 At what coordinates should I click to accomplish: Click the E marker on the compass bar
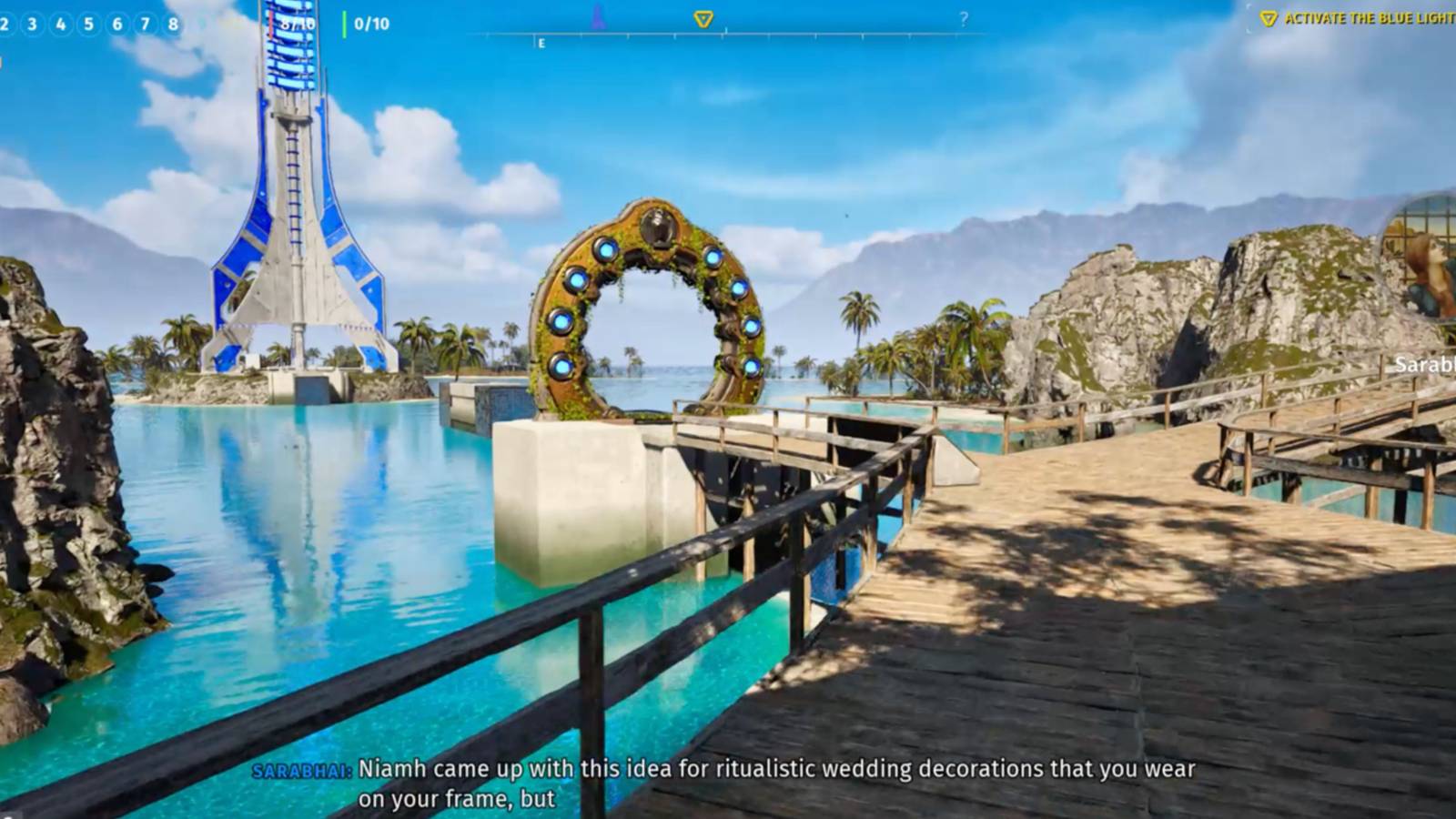[x=542, y=42]
